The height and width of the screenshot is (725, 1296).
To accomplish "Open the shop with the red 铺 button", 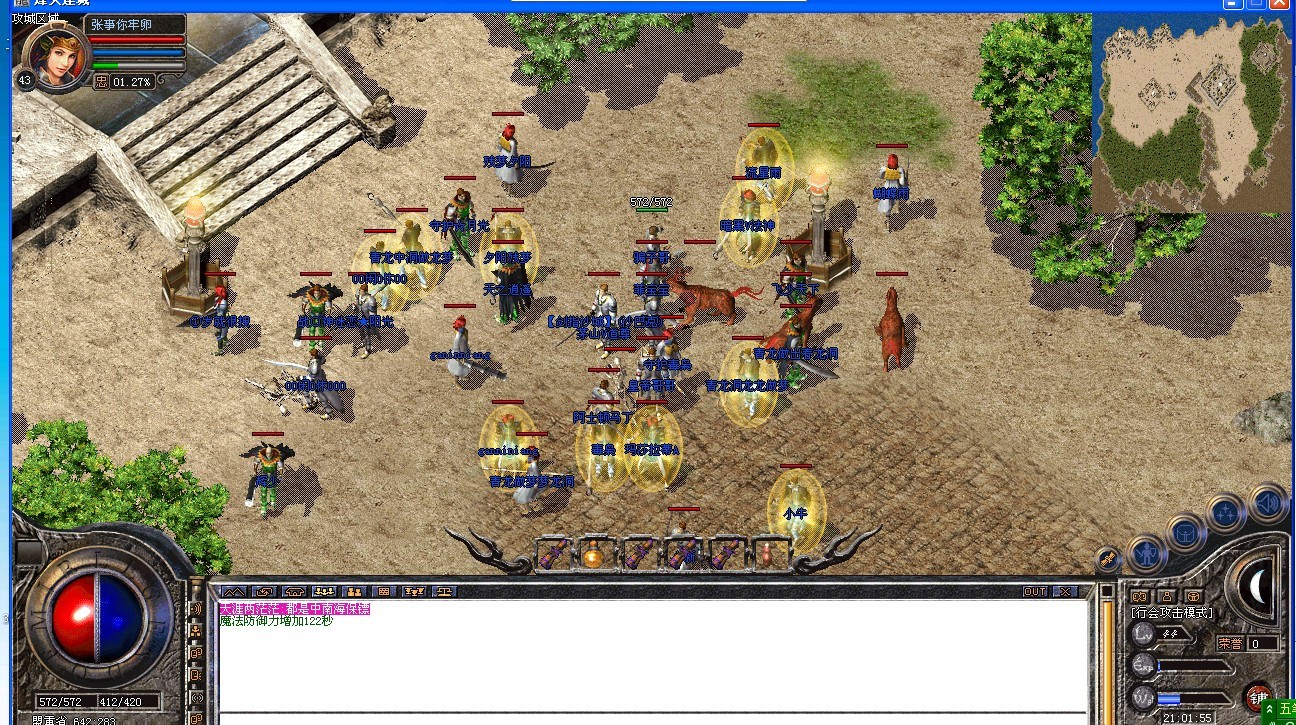I will pos(1259,697).
